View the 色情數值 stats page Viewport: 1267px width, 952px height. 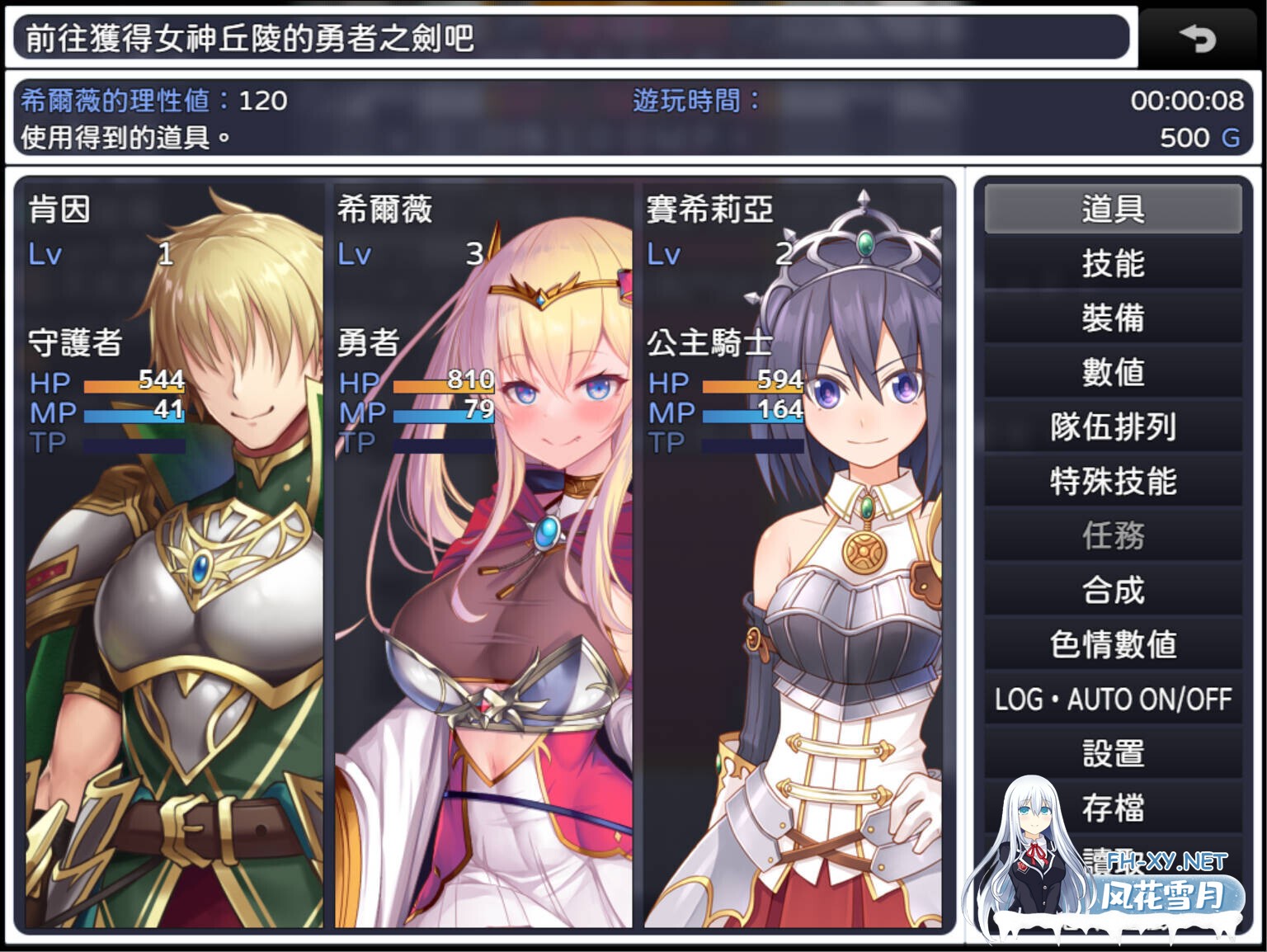[1113, 645]
